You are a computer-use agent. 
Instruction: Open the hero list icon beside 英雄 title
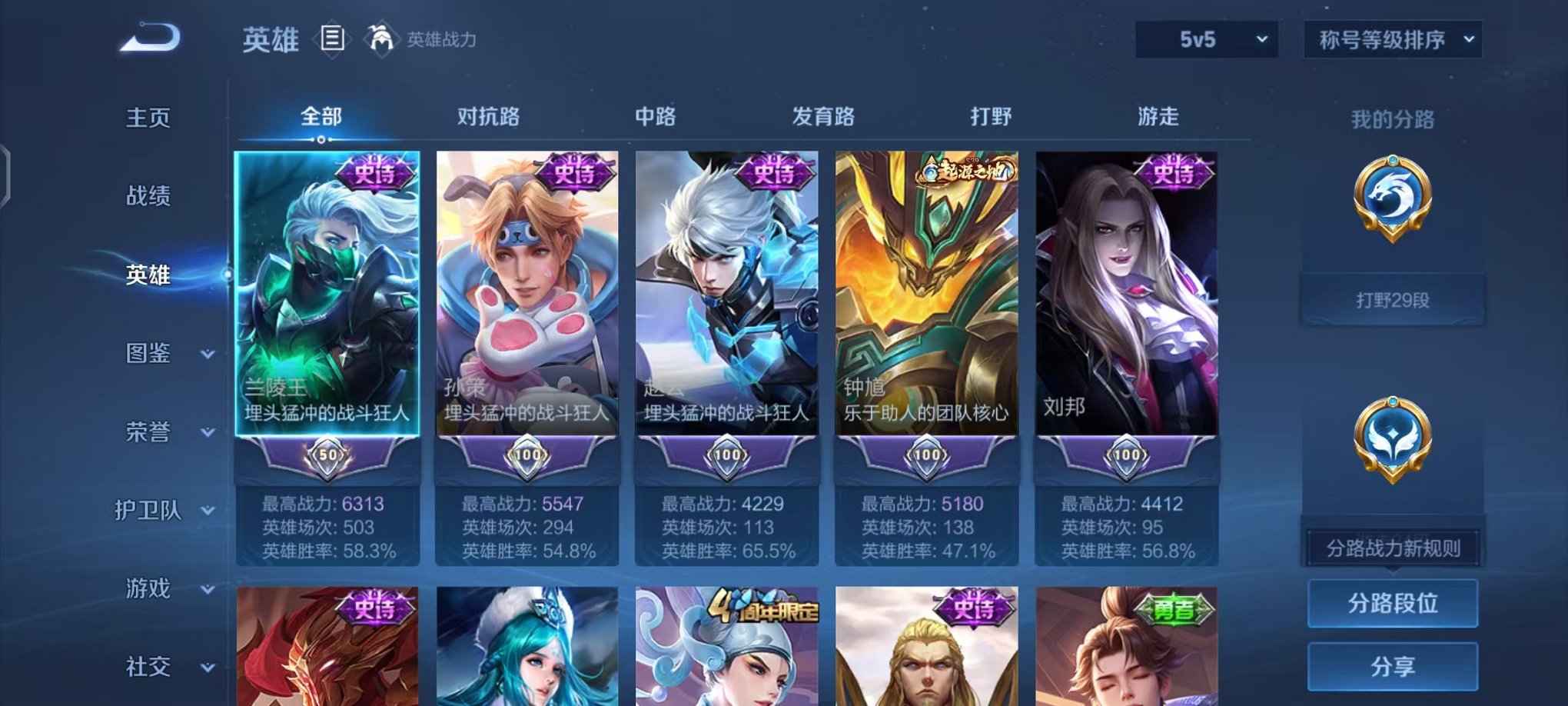pyautogui.click(x=331, y=37)
